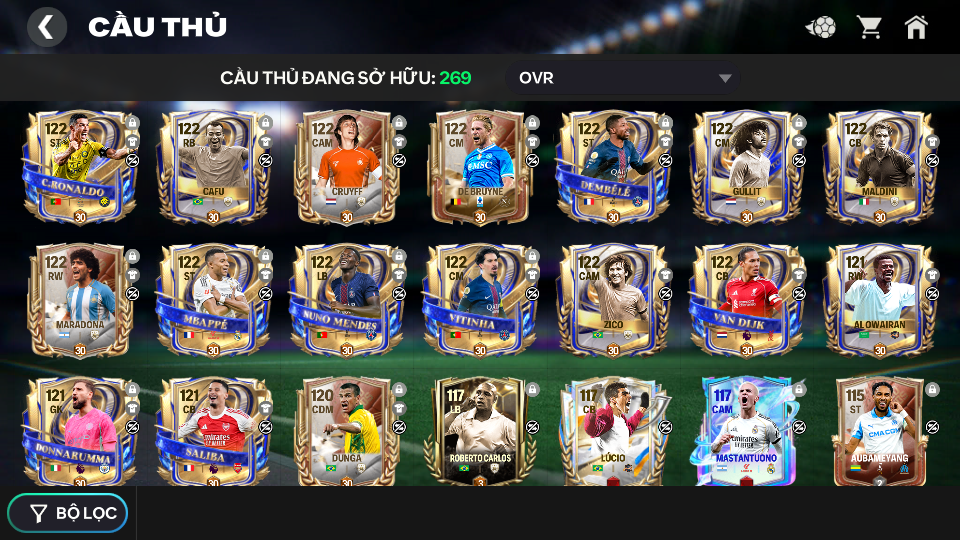This screenshot has height=540, width=960.
Task: Choose the Gullit player card
Action: 746,167
